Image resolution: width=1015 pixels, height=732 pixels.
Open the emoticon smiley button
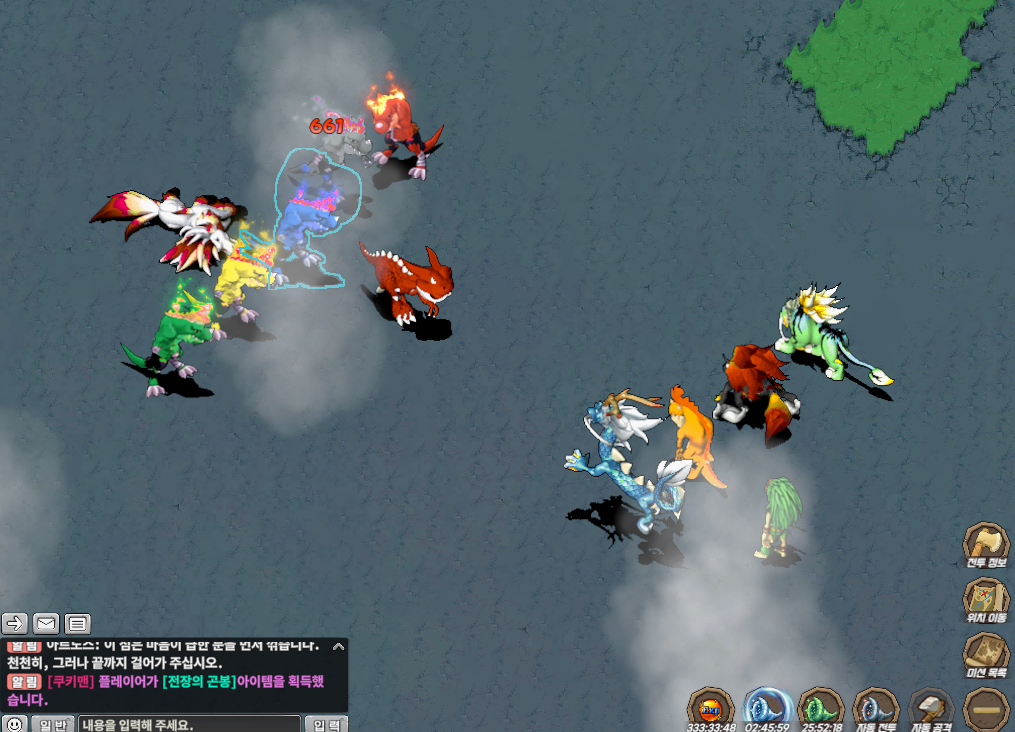click(14, 724)
